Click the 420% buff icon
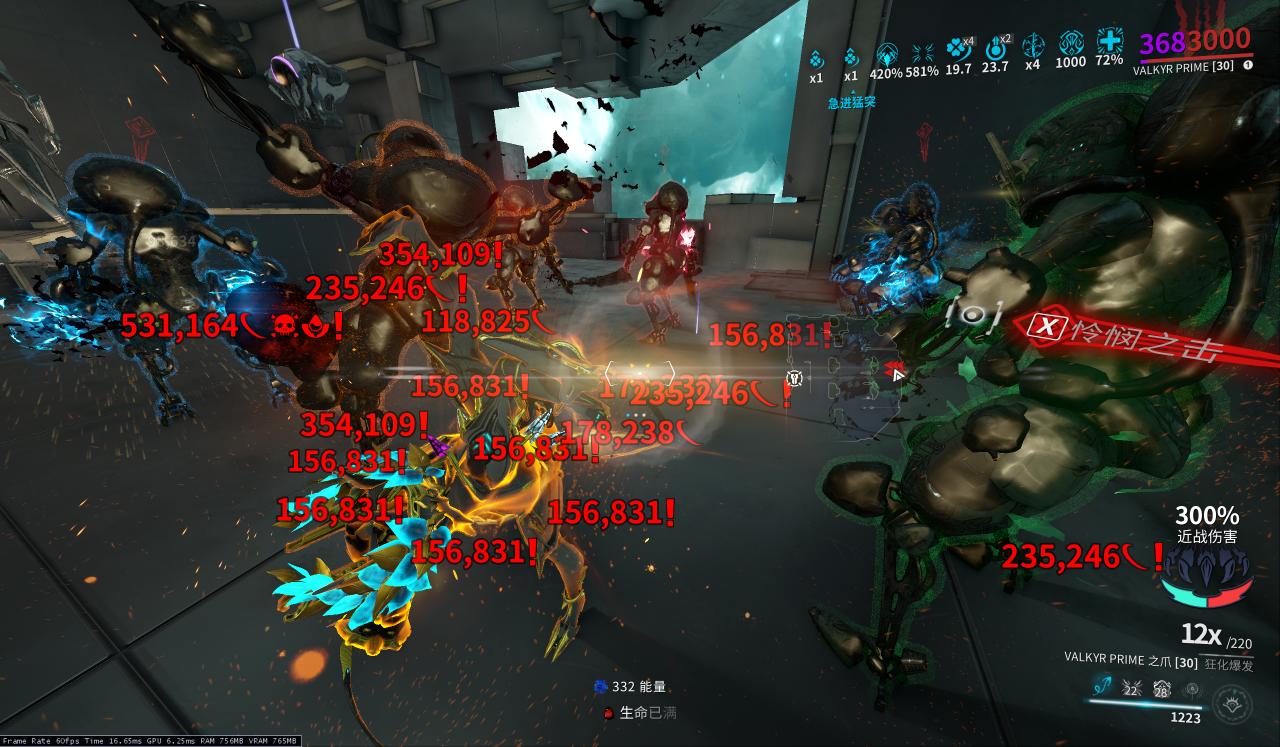Image resolution: width=1280 pixels, height=747 pixels. [x=886, y=52]
